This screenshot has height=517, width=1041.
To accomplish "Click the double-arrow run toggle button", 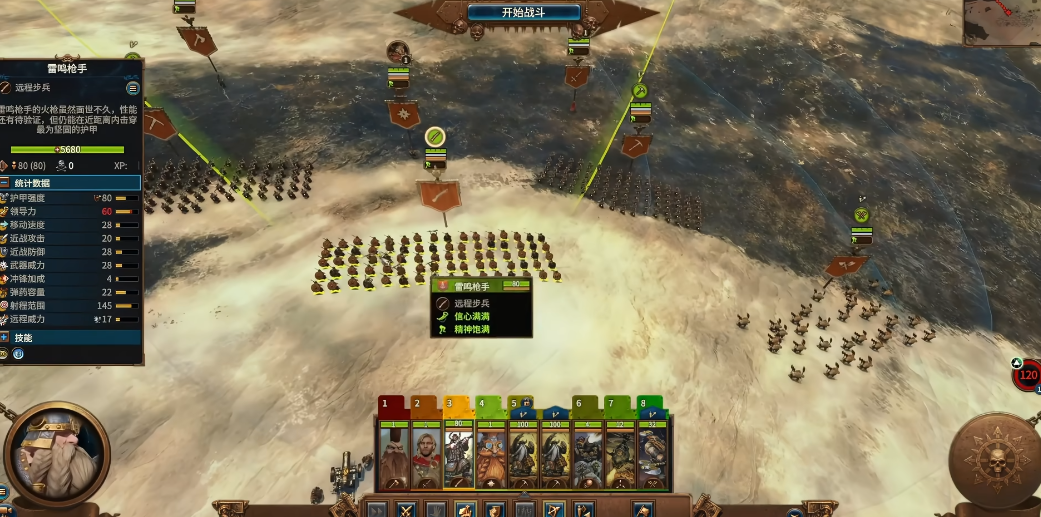I will (376, 509).
